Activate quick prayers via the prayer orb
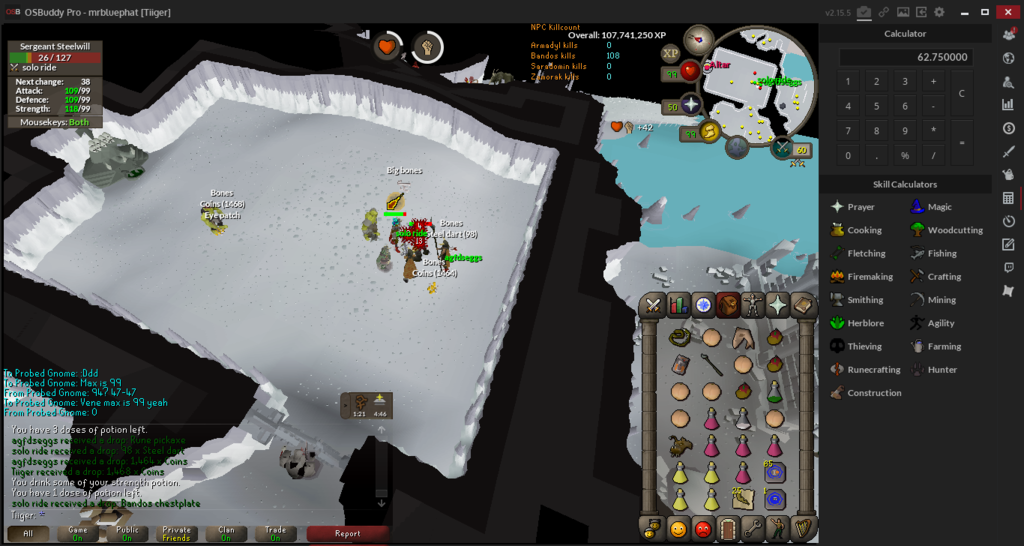Image resolution: width=1024 pixels, height=546 pixels. point(690,106)
